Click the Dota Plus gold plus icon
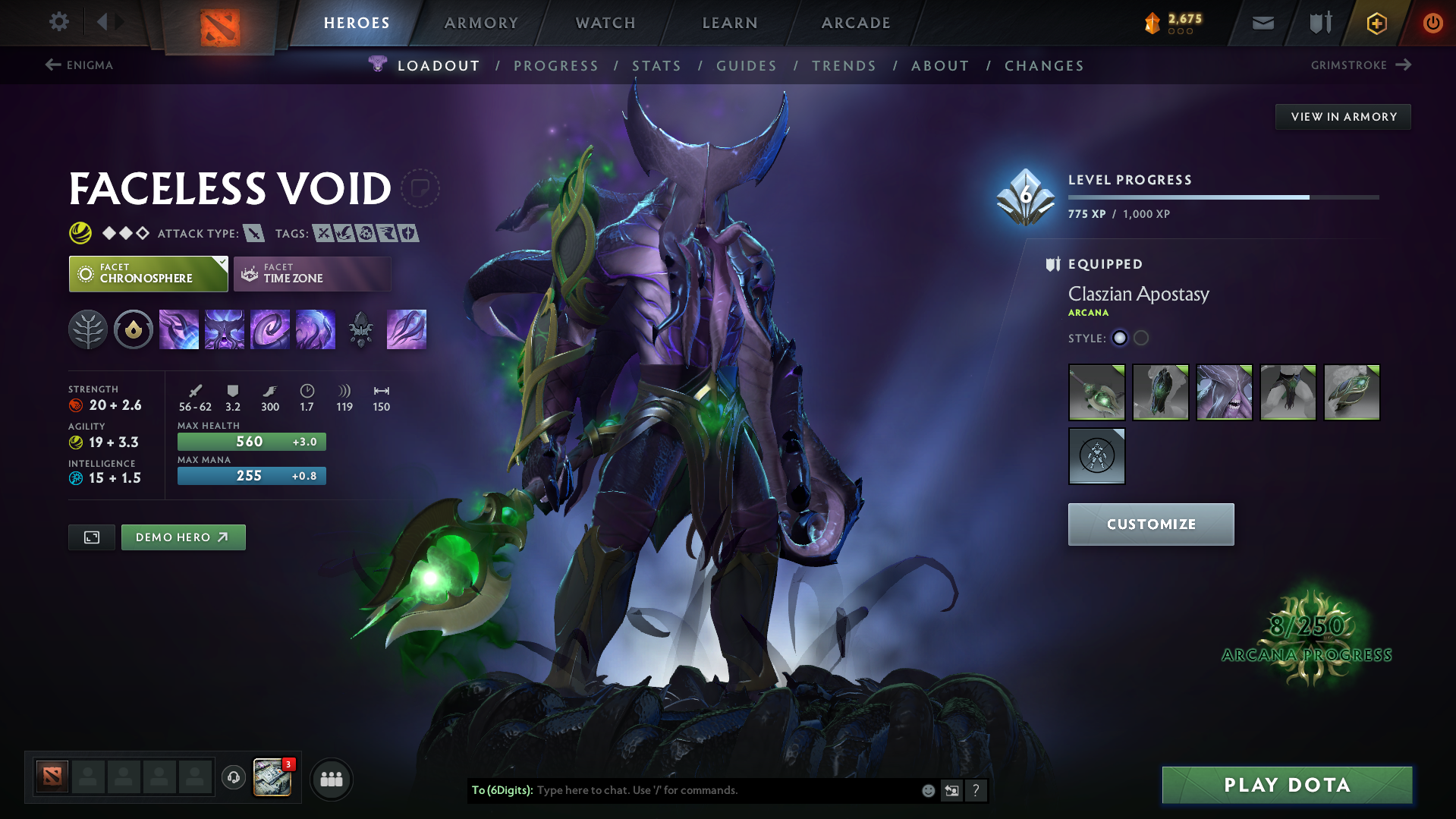 (x=1376, y=23)
